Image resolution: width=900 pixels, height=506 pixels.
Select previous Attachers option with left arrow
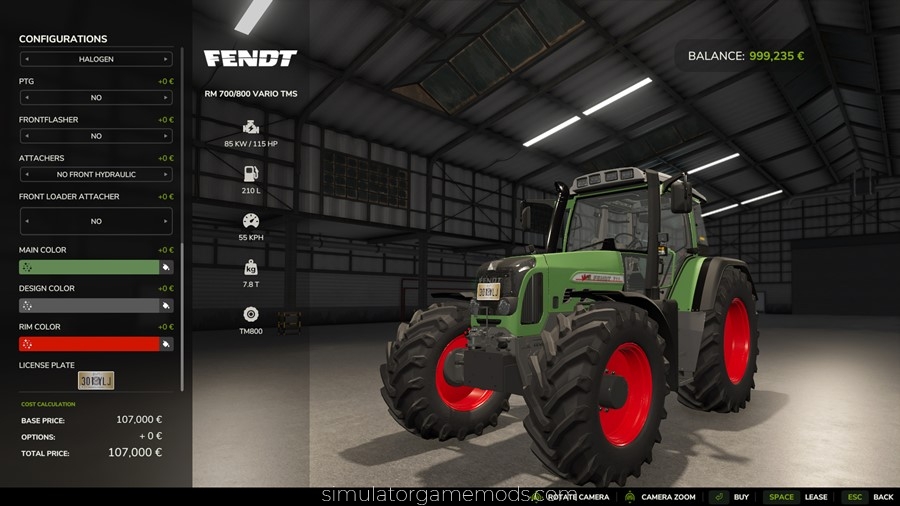click(x=26, y=174)
